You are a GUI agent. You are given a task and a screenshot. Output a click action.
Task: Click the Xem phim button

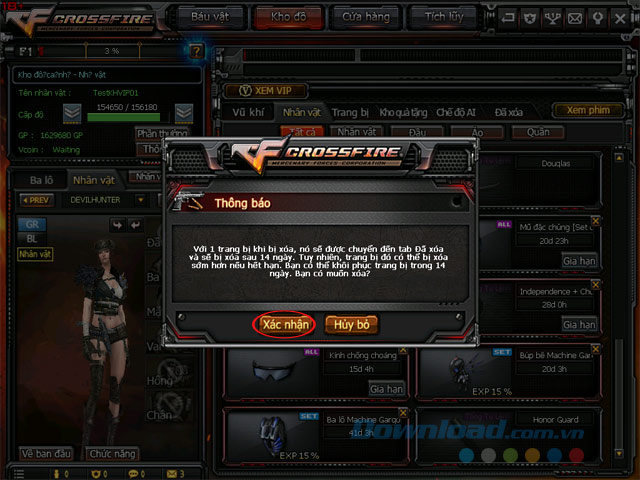pyautogui.click(x=588, y=110)
